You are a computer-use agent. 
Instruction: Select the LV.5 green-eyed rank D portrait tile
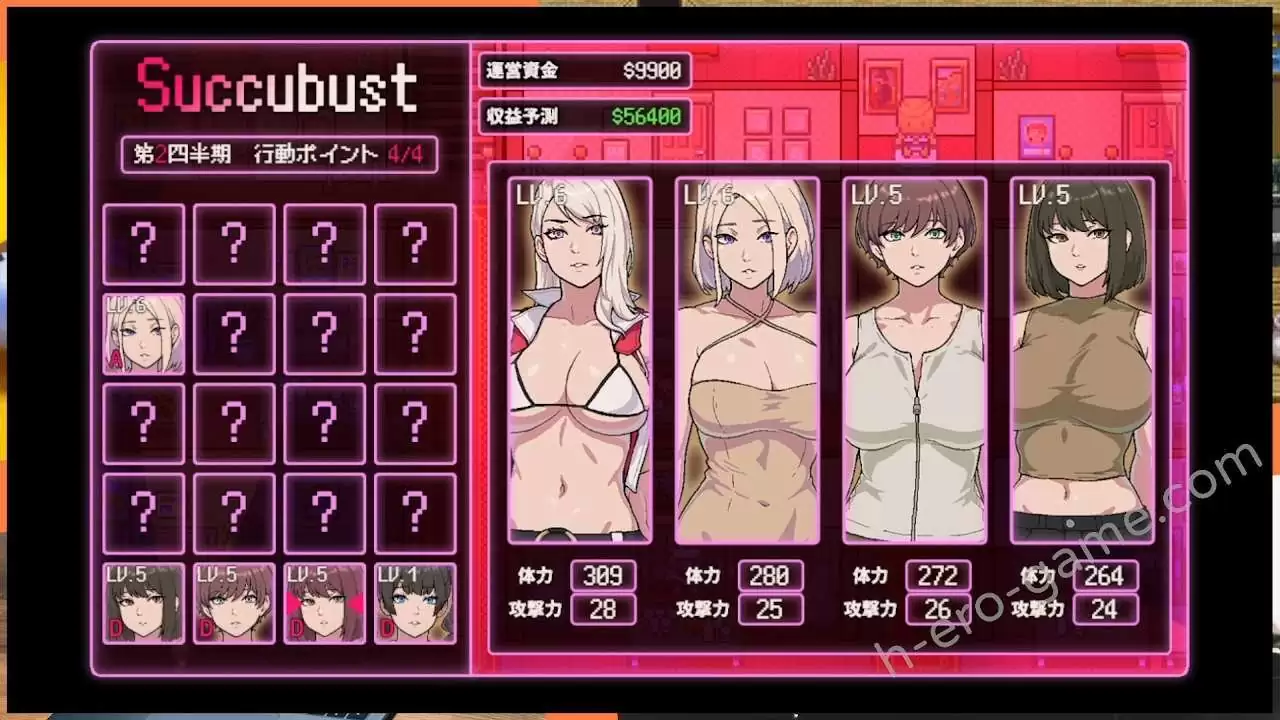pos(234,603)
